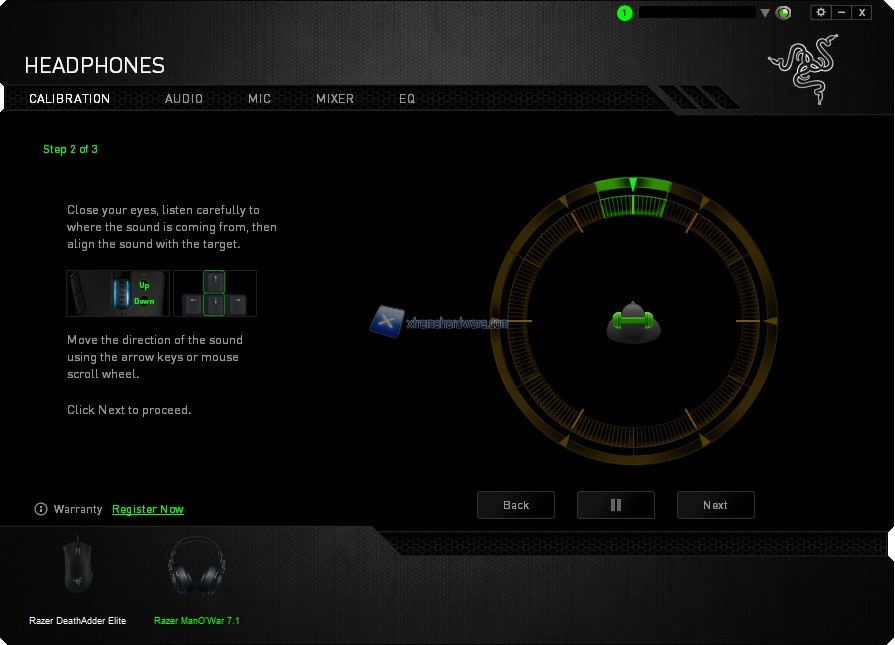Minimize the Synapse window
Viewport: 895px width, 645px height.
pos(841,12)
